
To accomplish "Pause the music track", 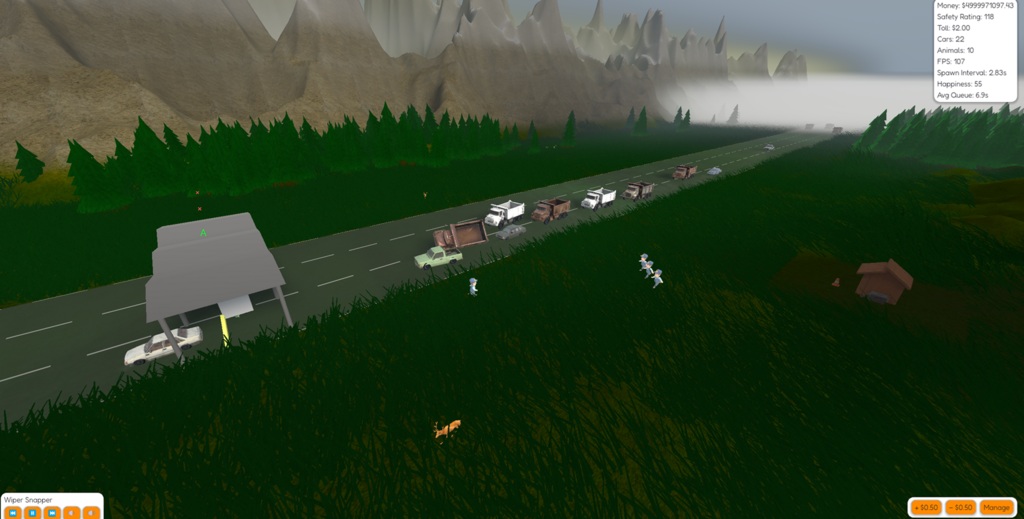I will click(32, 512).
